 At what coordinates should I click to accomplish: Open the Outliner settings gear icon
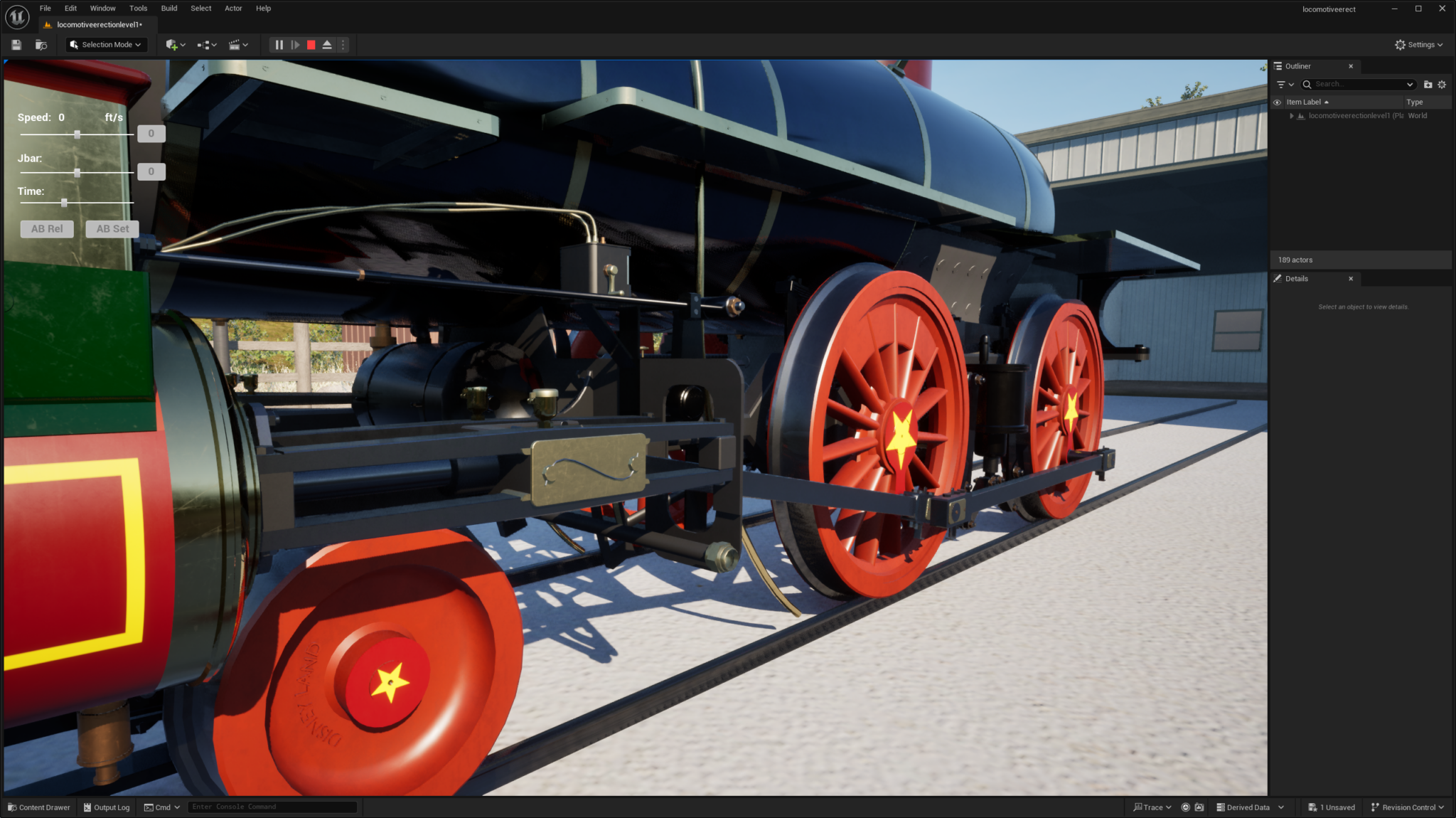(1442, 84)
